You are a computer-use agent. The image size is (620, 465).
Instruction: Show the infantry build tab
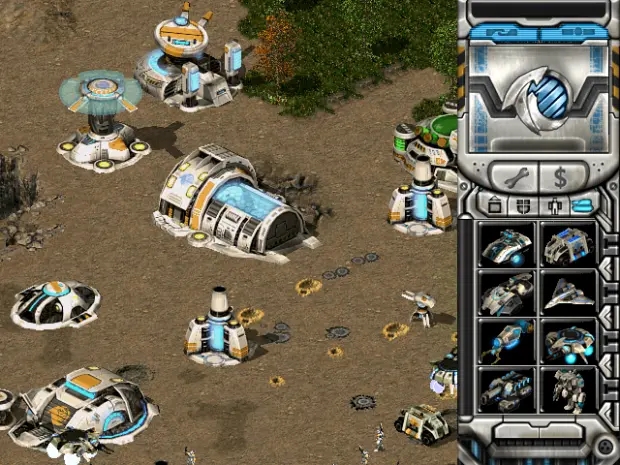(x=551, y=205)
